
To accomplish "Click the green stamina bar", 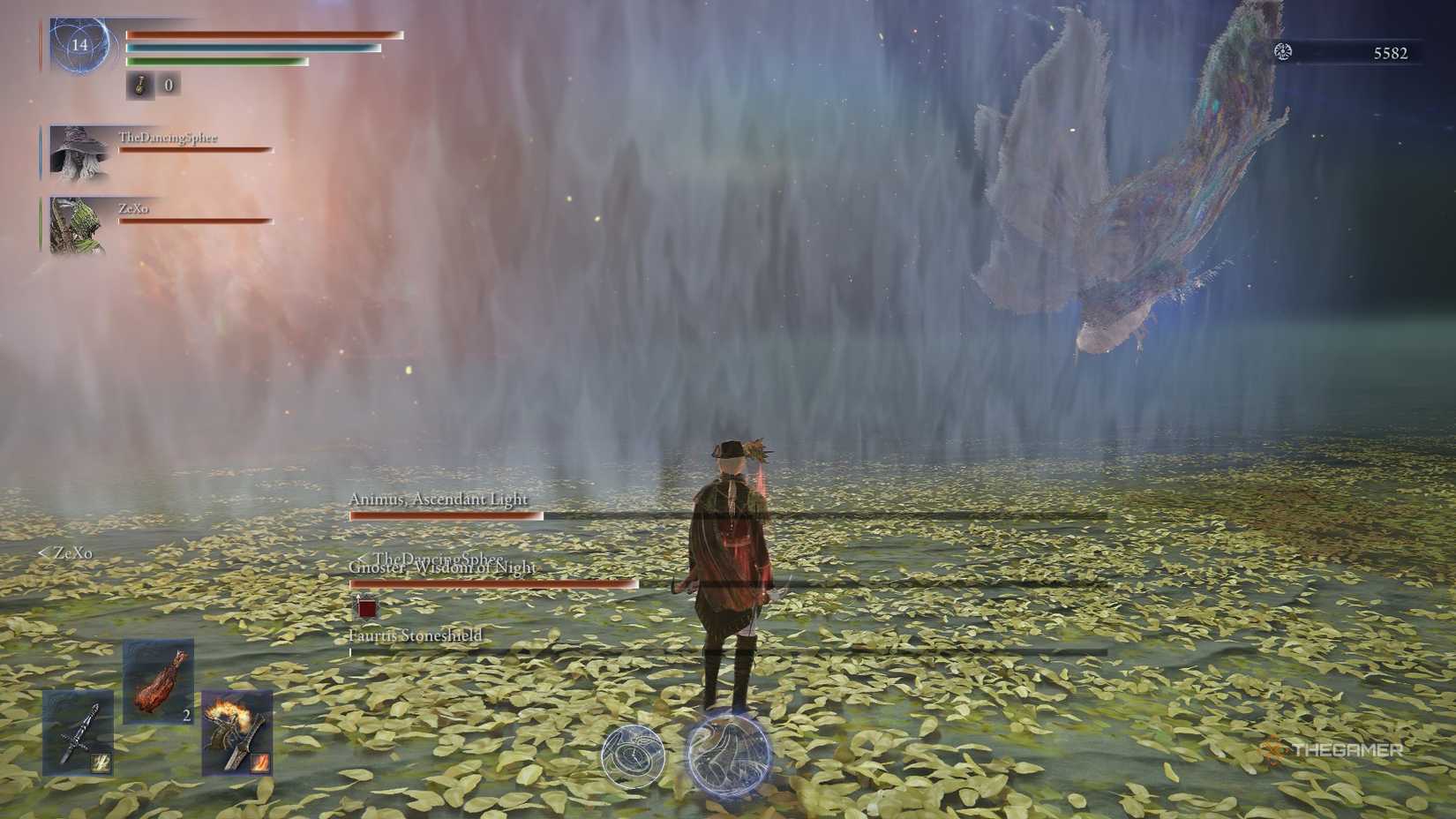I will click(x=216, y=64).
